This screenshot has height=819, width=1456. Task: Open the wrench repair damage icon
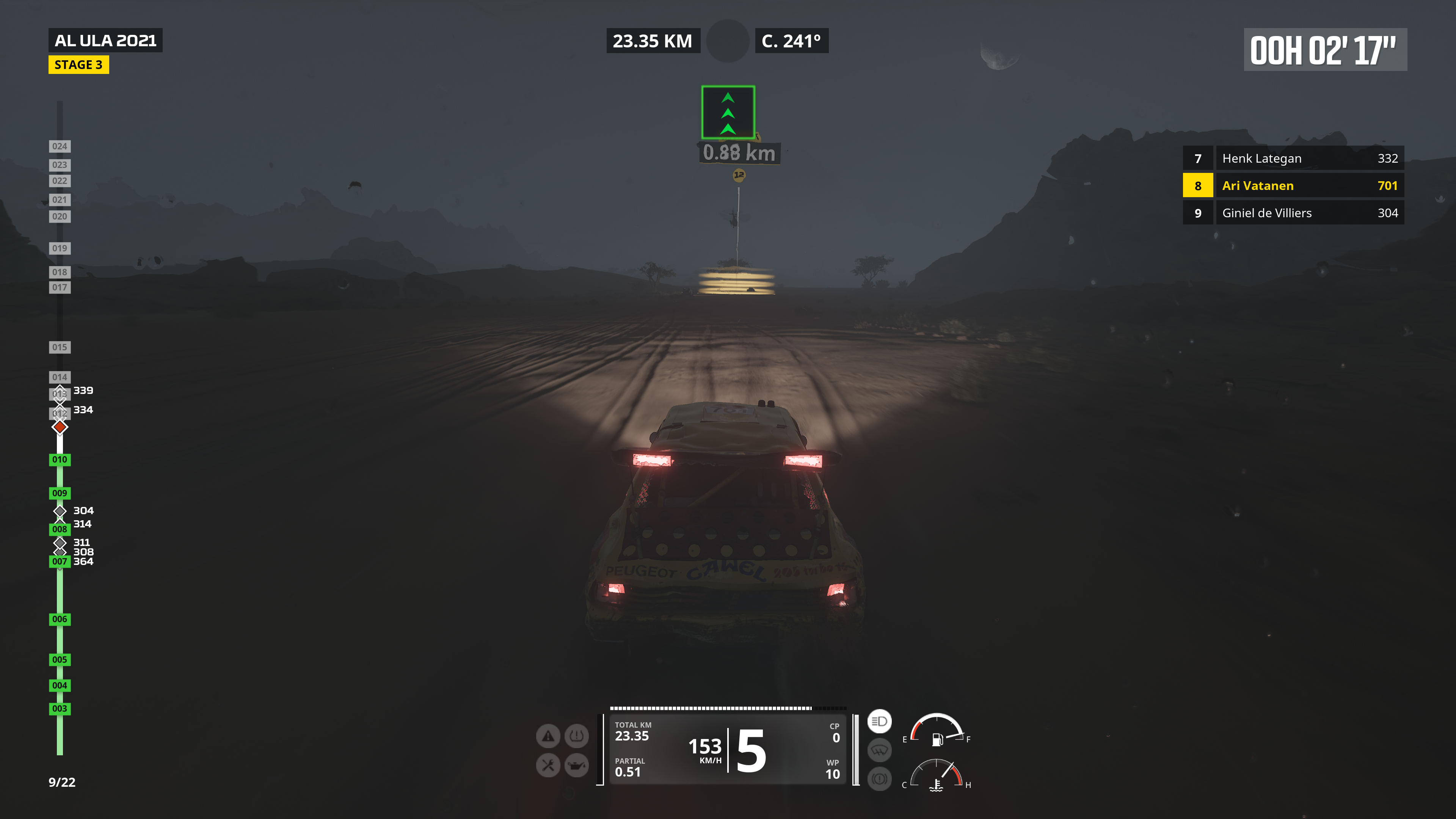[x=548, y=765]
